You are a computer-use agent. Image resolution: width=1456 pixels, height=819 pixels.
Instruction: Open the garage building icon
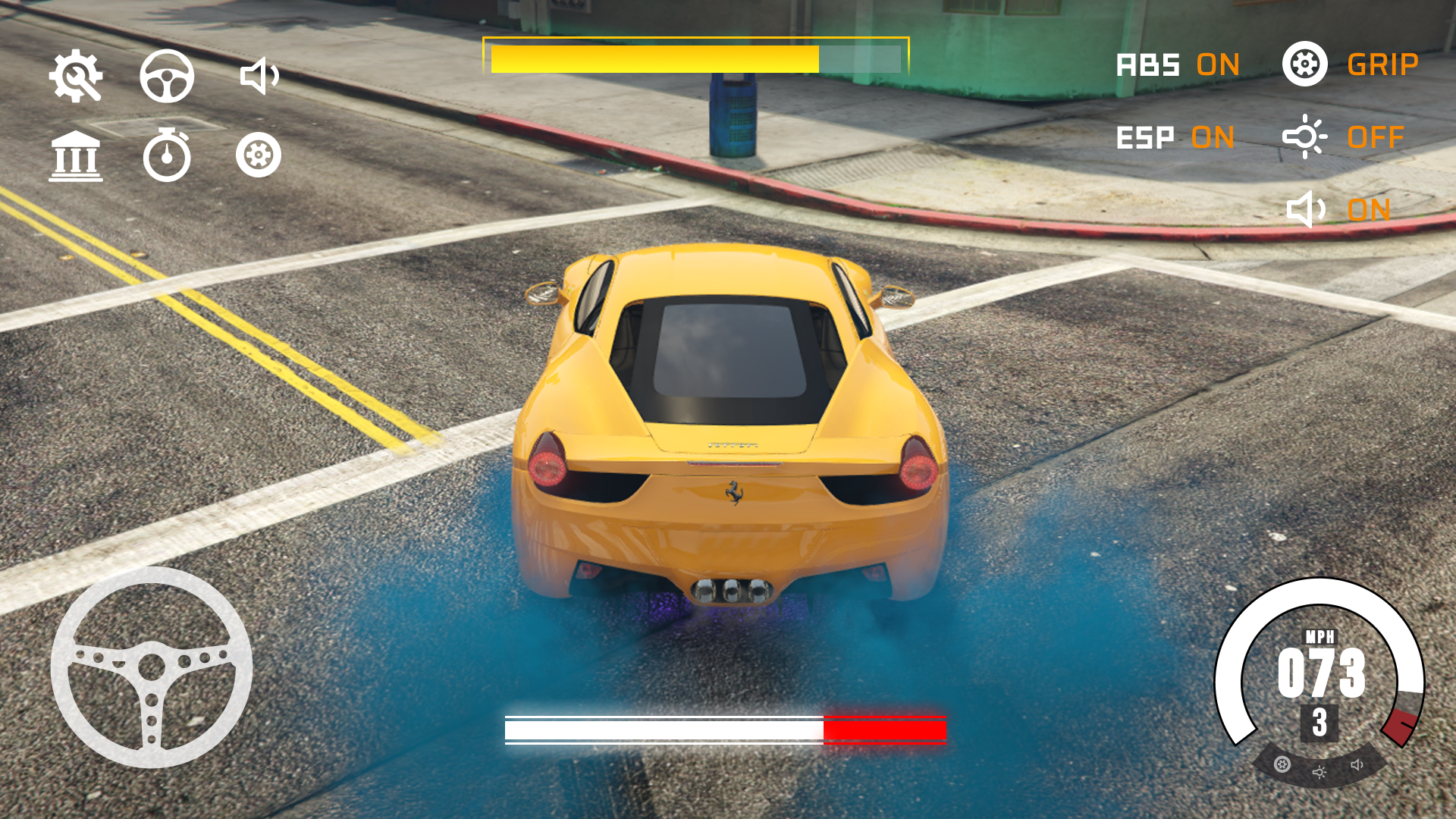[76, 156]
